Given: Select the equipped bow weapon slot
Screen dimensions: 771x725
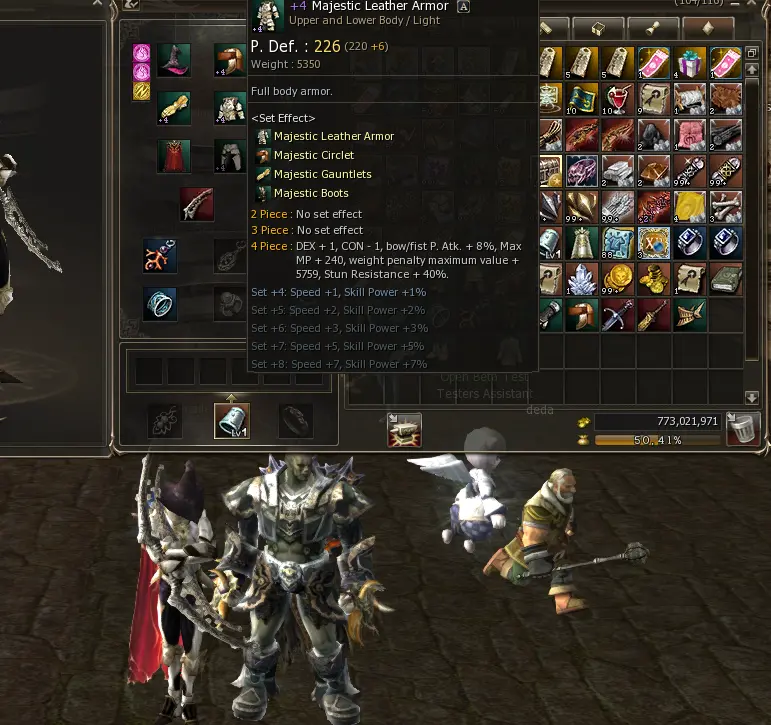Looking at the screenshot, I should click(x=196, y=204).
